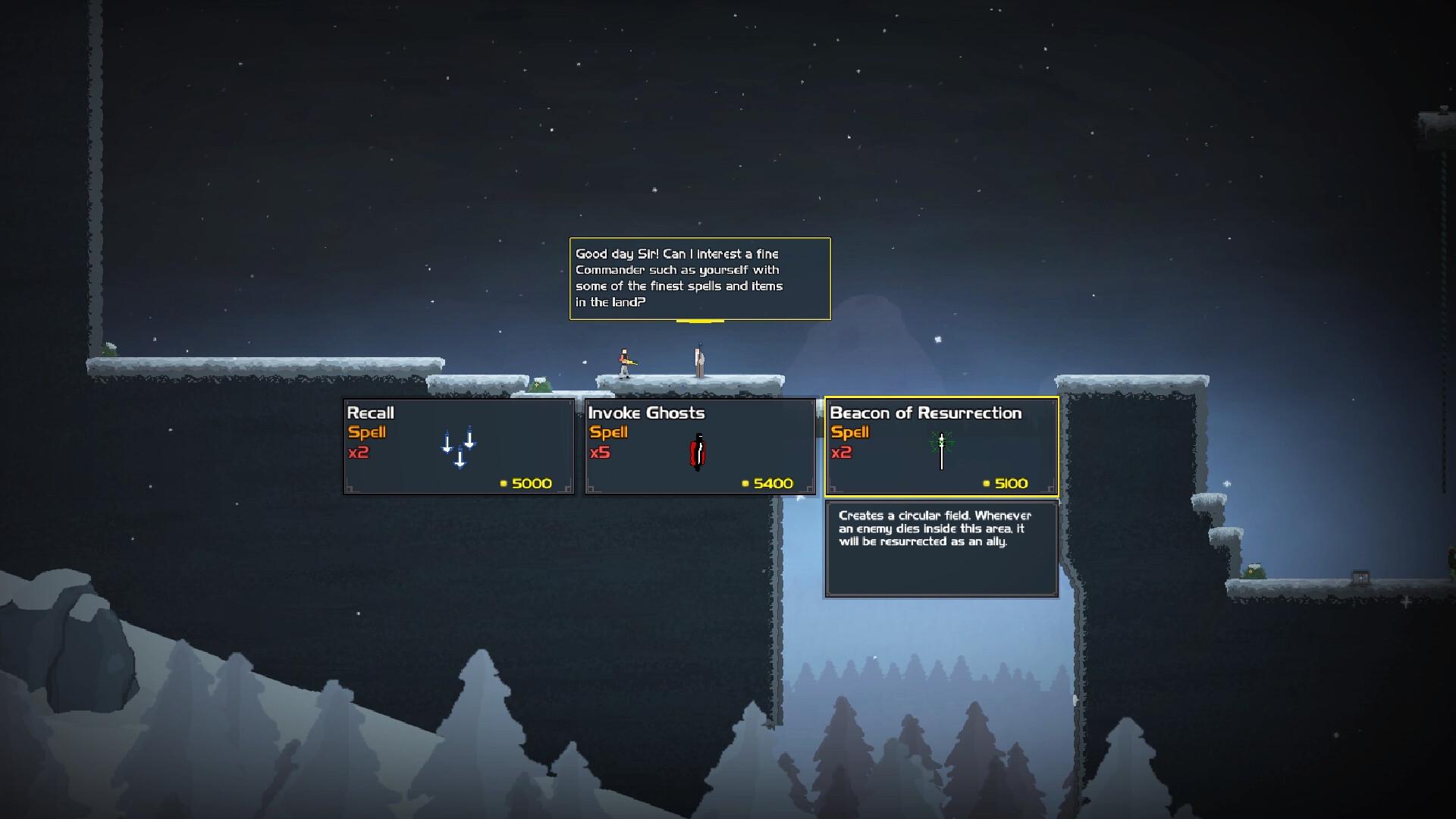This screenshot has width=1456, height=819.
Task: Click the x2 stock counter on Recall
Action: click(359, 452)
